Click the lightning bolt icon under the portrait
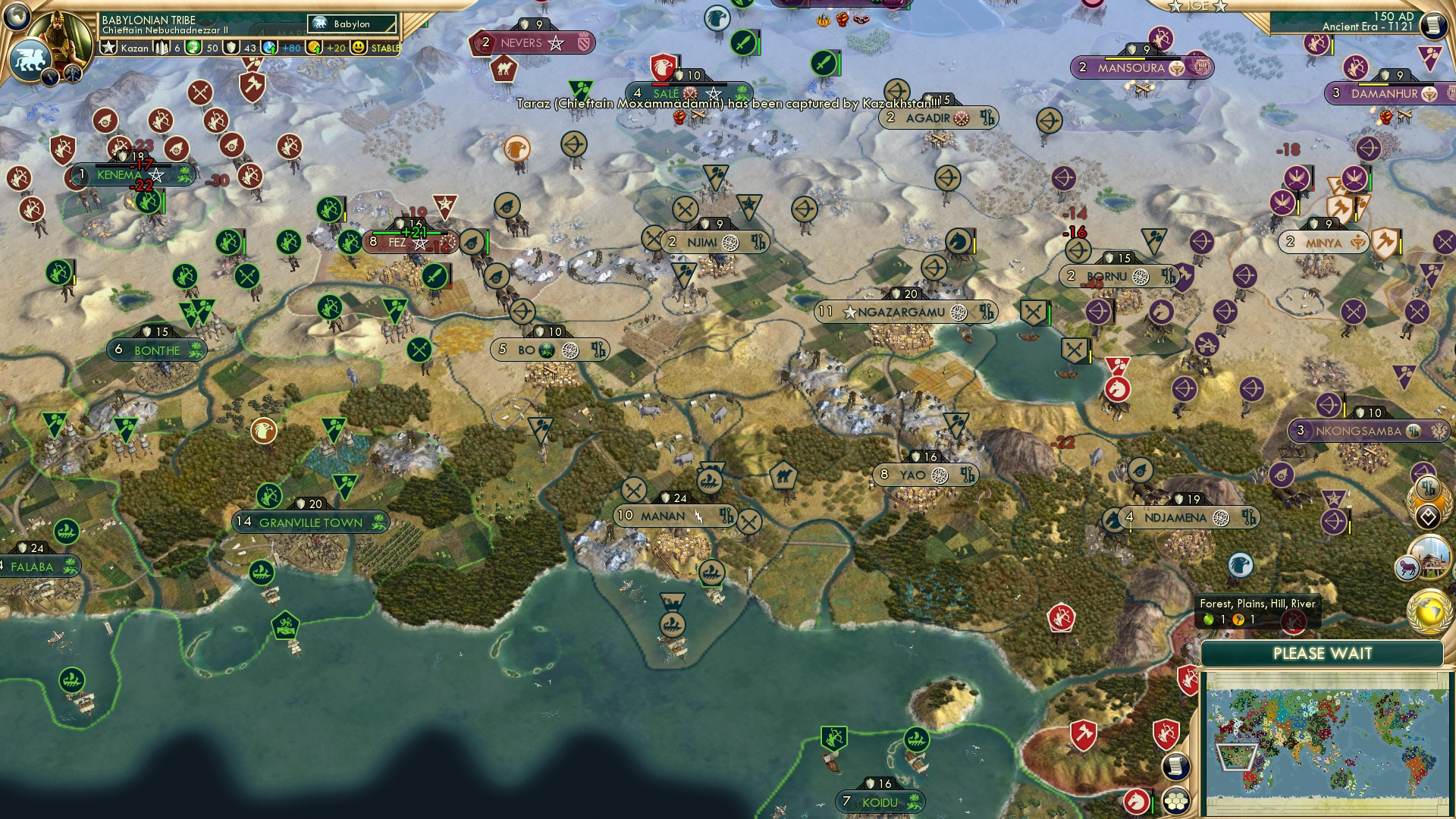The width and height of the screenshot is (1456, 819). pyautogui.click(x=51, y=77)
